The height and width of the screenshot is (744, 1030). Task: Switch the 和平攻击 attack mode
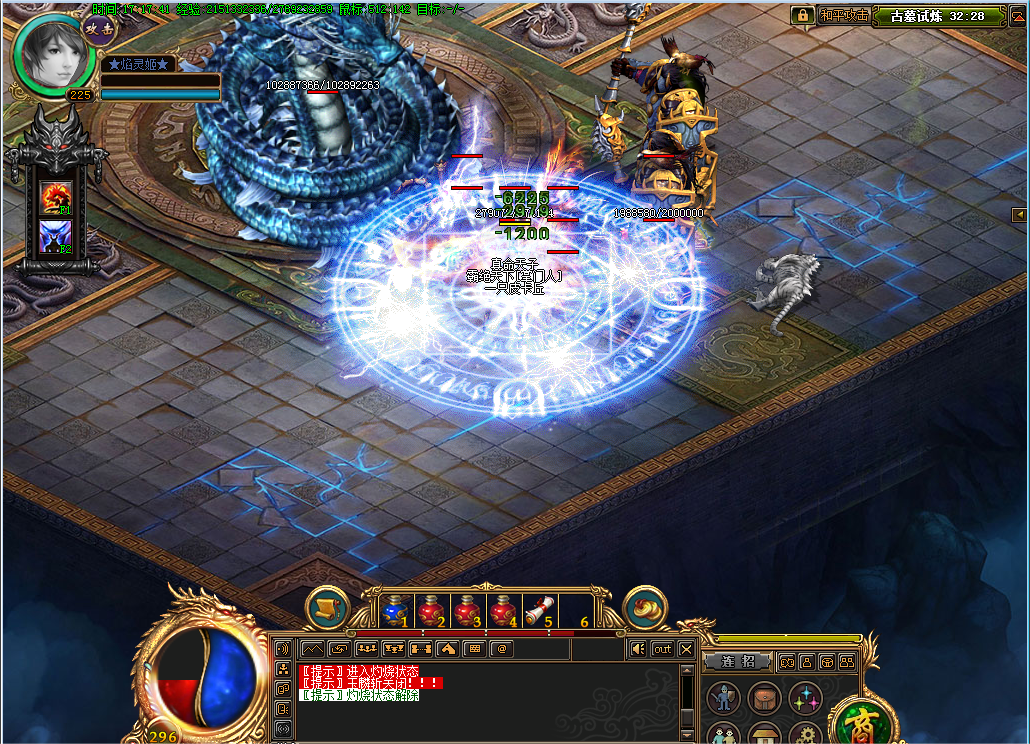[843, 15]
